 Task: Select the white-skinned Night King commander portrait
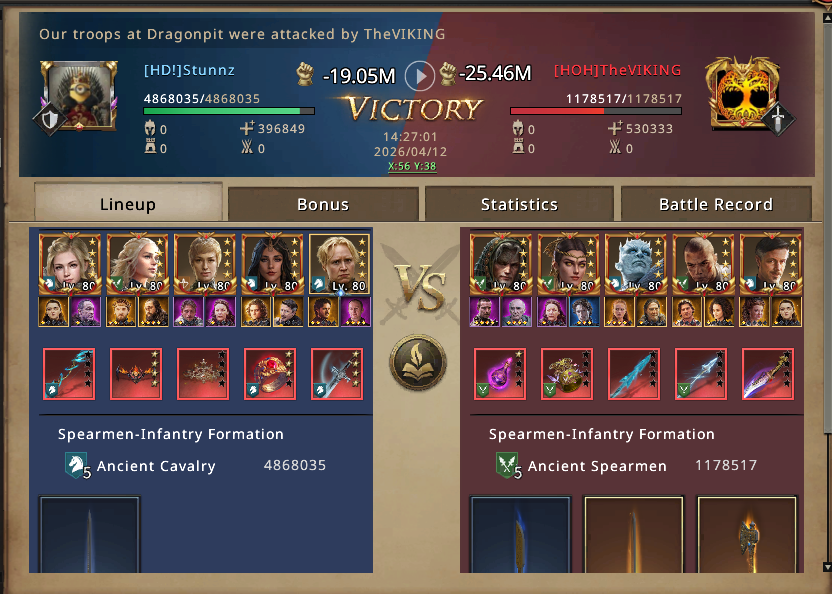[x=636, y=265]
